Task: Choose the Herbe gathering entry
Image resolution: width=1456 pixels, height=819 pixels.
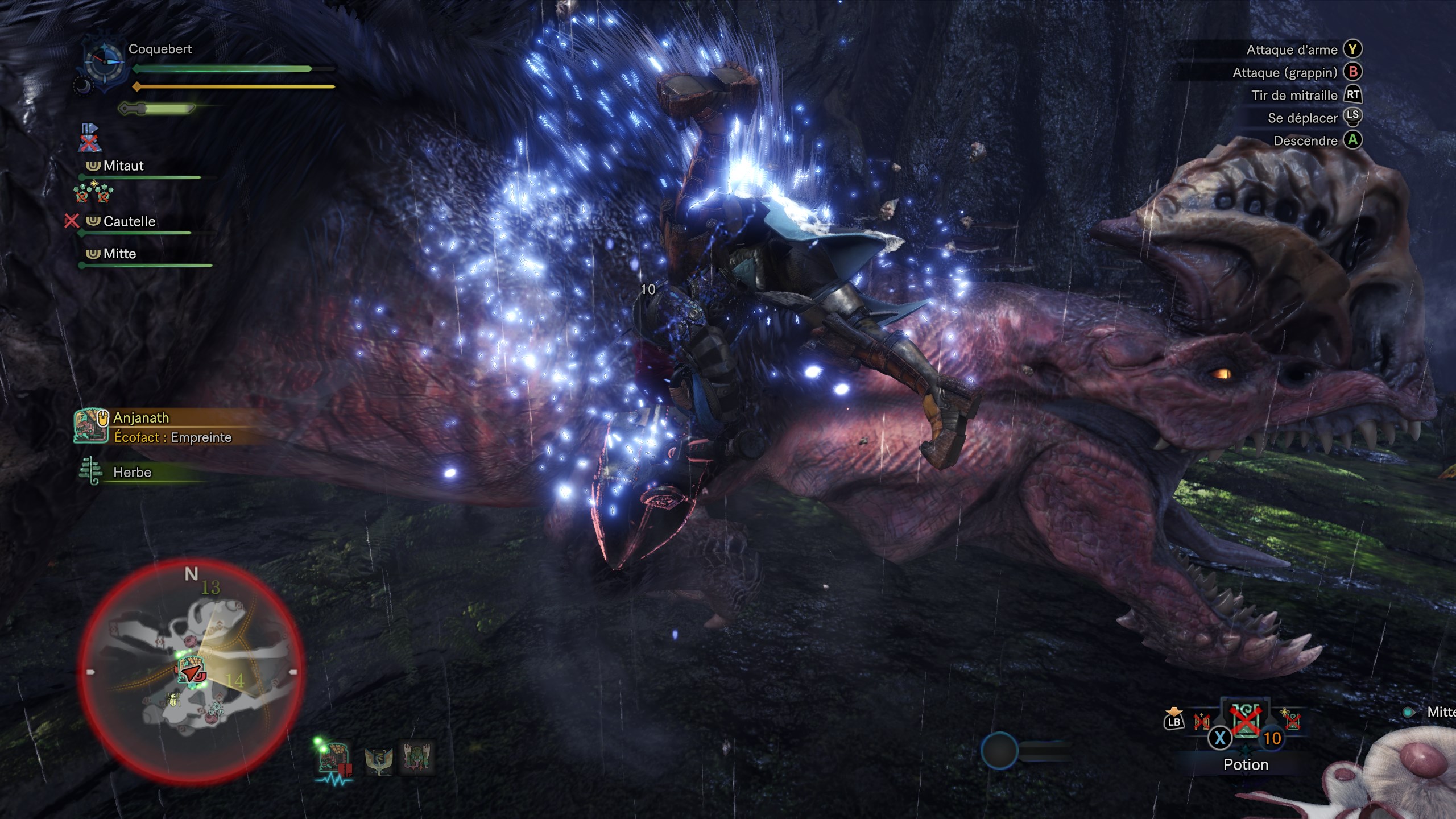Action: (x=132, y=472)
